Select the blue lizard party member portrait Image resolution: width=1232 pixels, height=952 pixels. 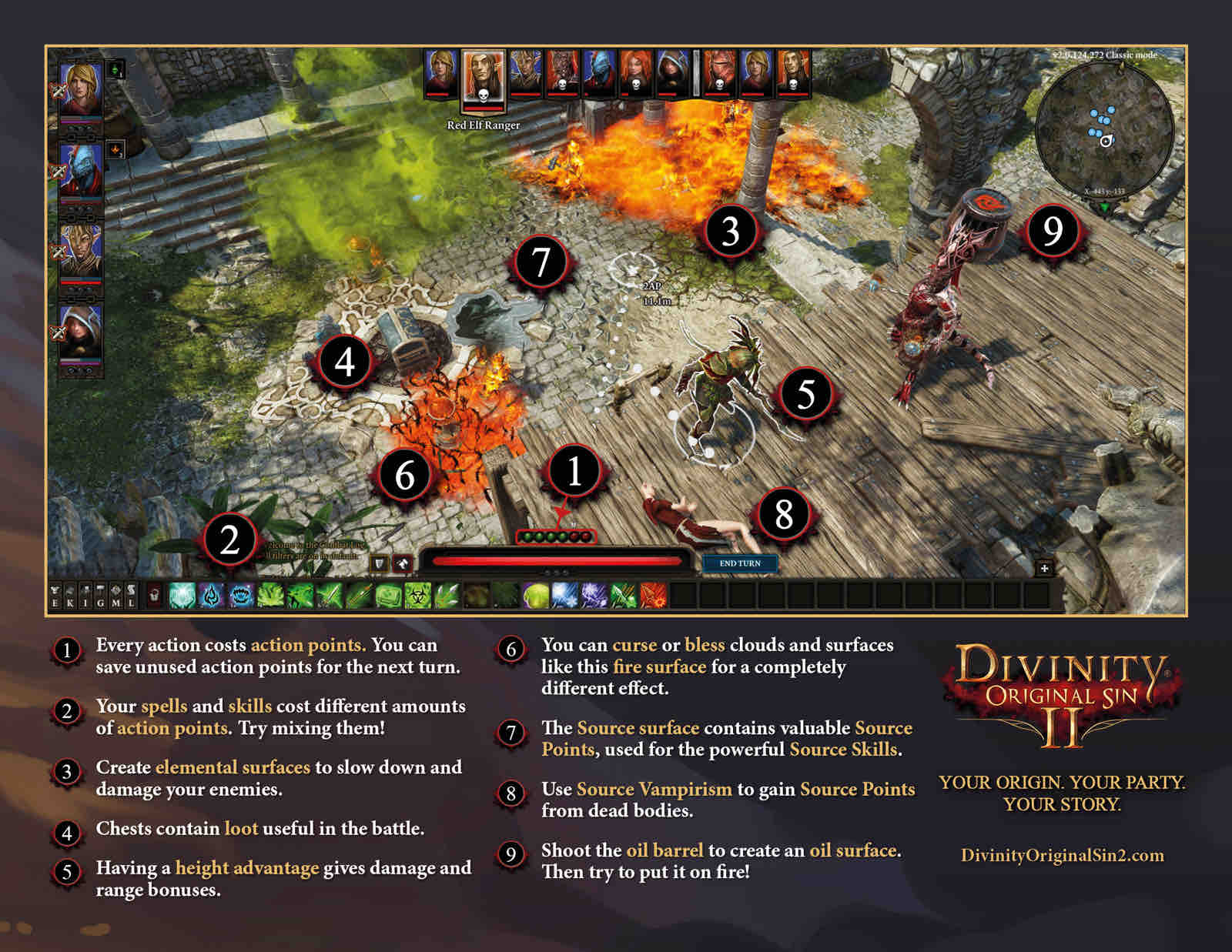tap(81, 171)
